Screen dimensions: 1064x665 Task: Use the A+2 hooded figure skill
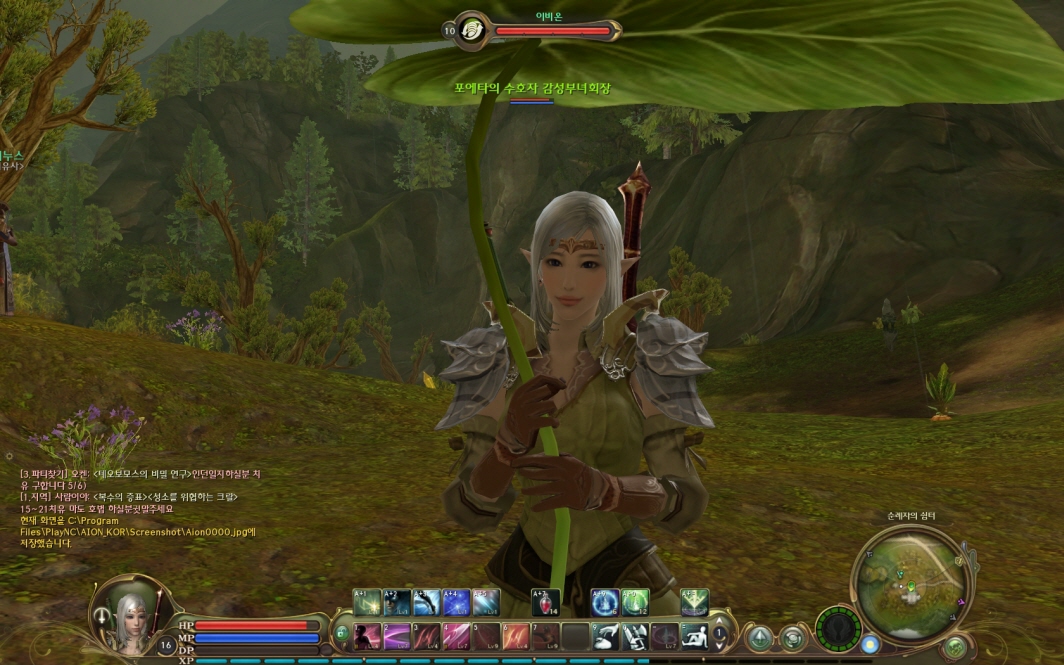[397, 602]
